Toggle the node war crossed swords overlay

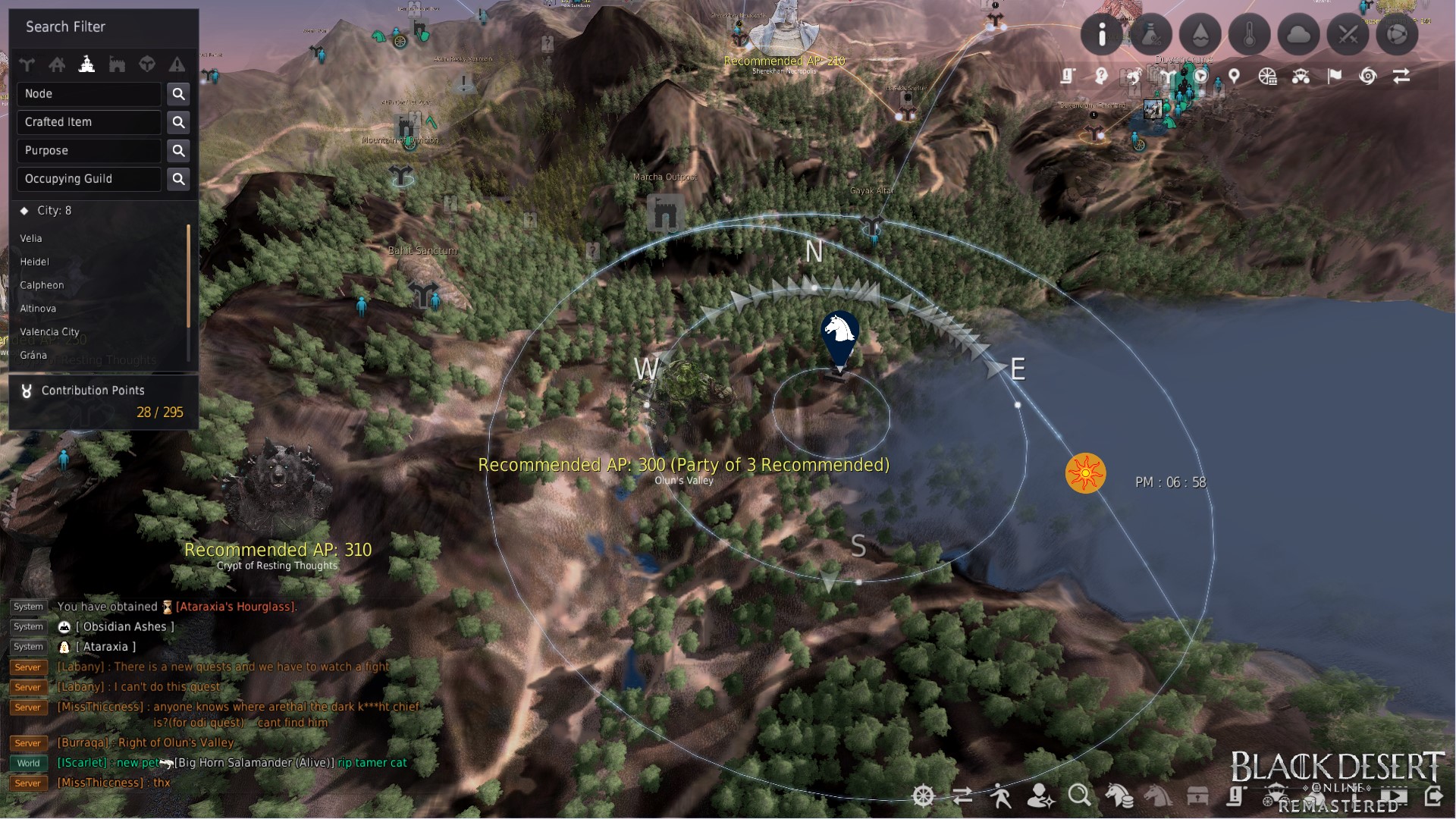(1348, 34)
